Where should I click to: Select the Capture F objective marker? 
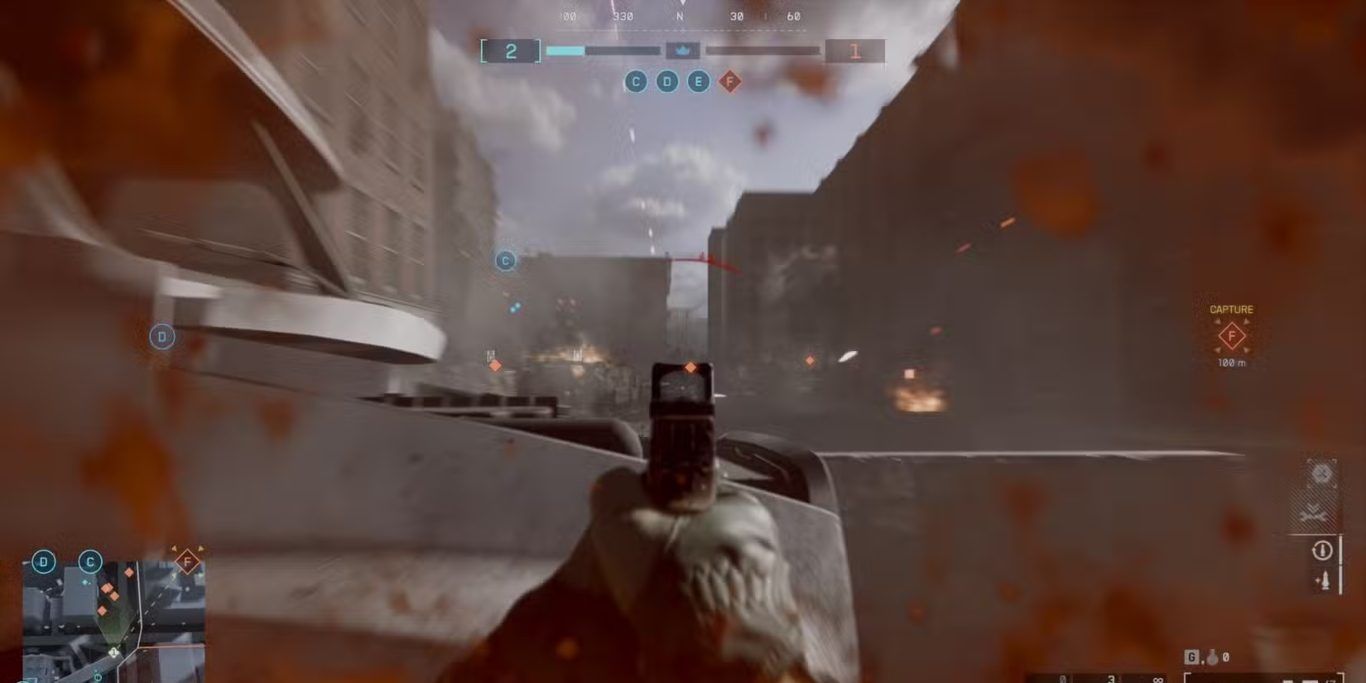pos(1231,336)
